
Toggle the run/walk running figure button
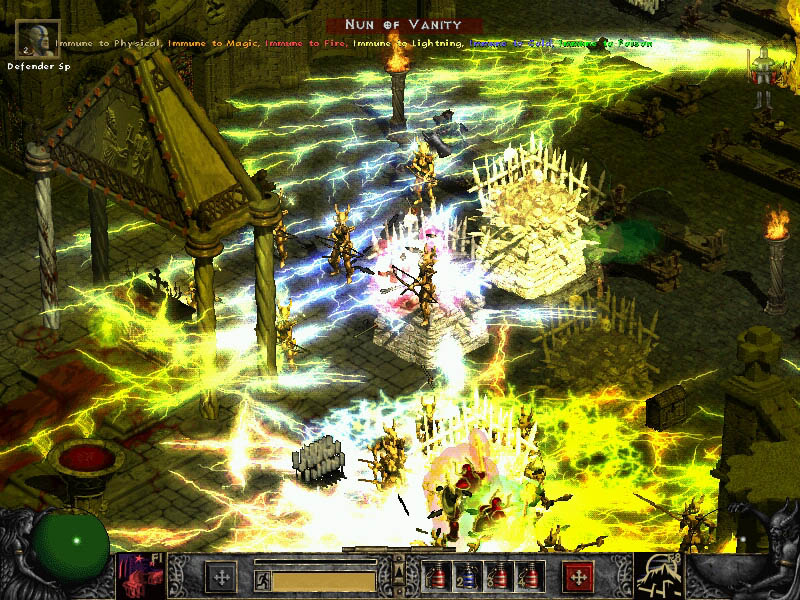tap(261, 578)
